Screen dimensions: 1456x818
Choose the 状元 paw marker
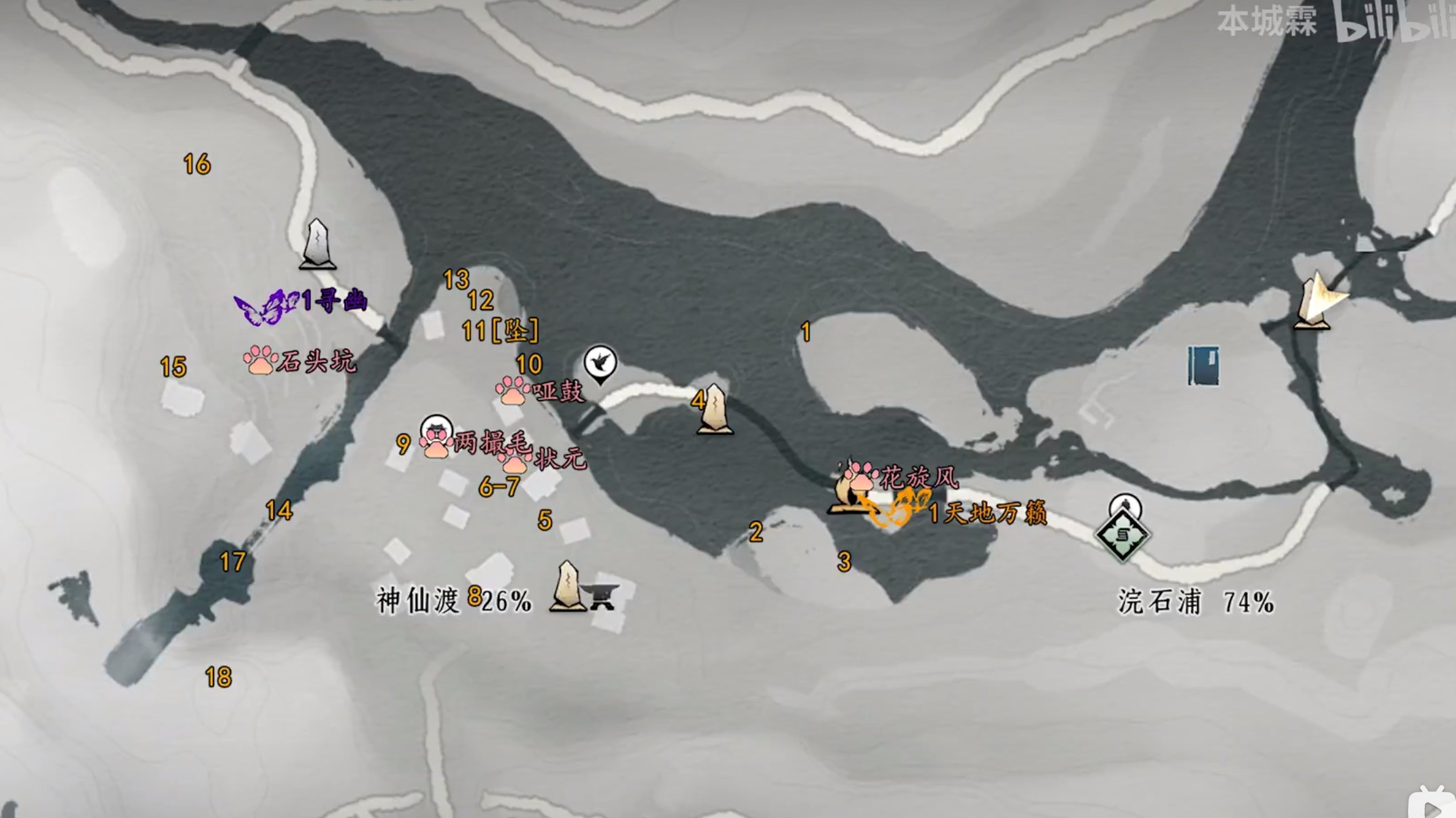[x=515, y=462]
